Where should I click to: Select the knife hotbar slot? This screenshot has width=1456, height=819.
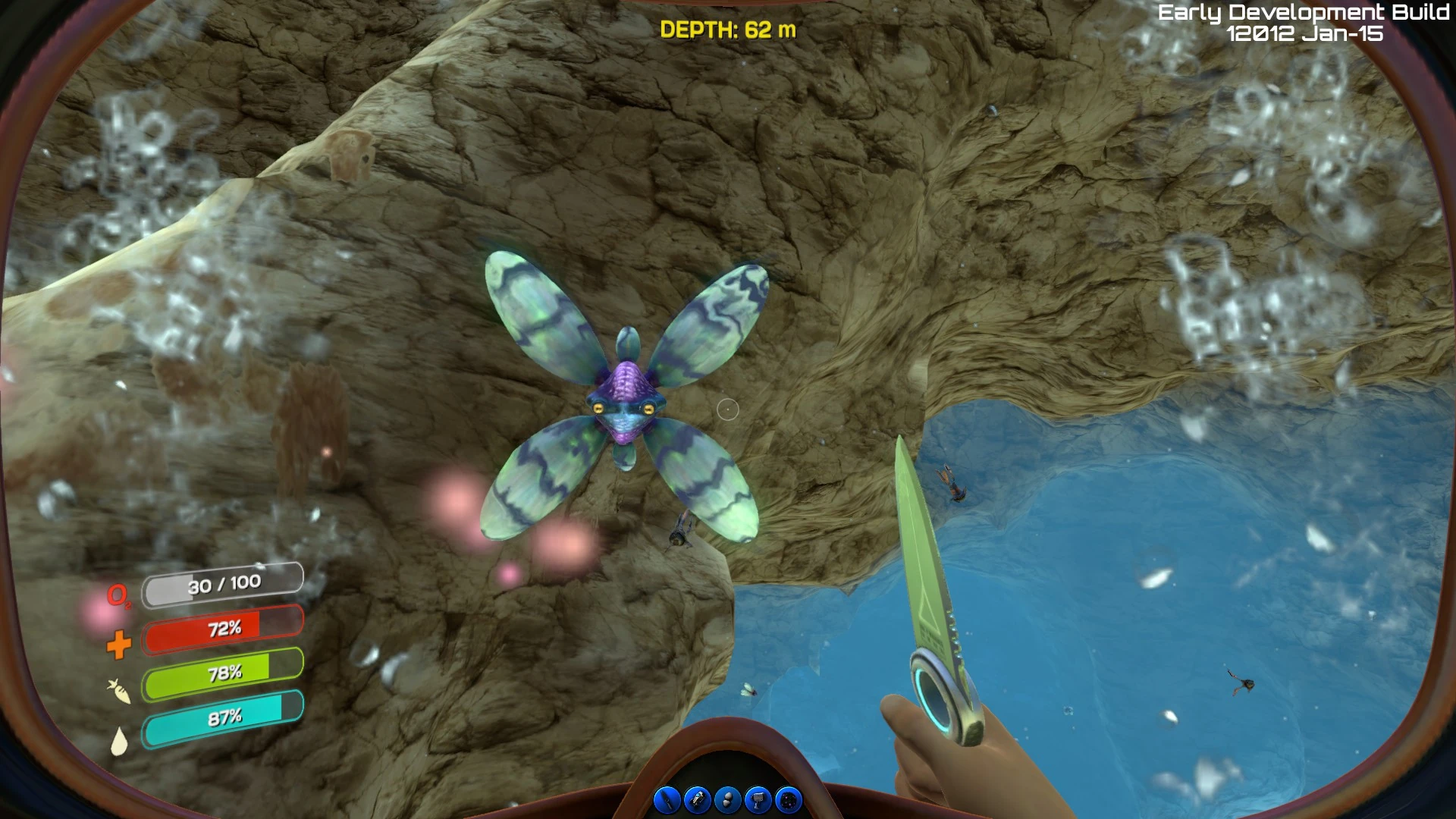tap(667, 800)
